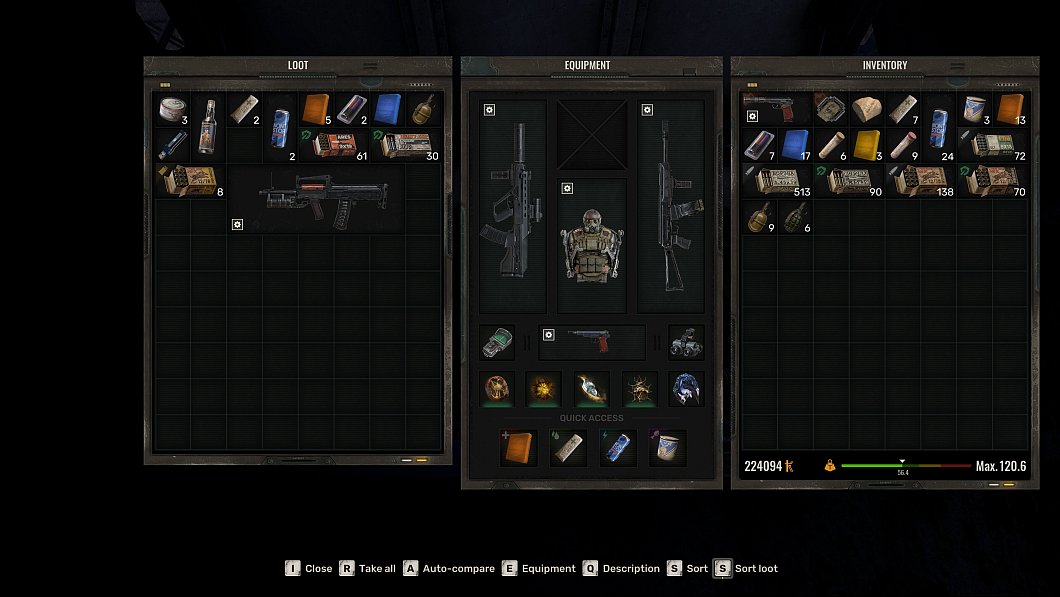Click the detector device equipment slot
Image resolution: width=1060 pixels, height=597 pixels.
(x=497, y=342)
